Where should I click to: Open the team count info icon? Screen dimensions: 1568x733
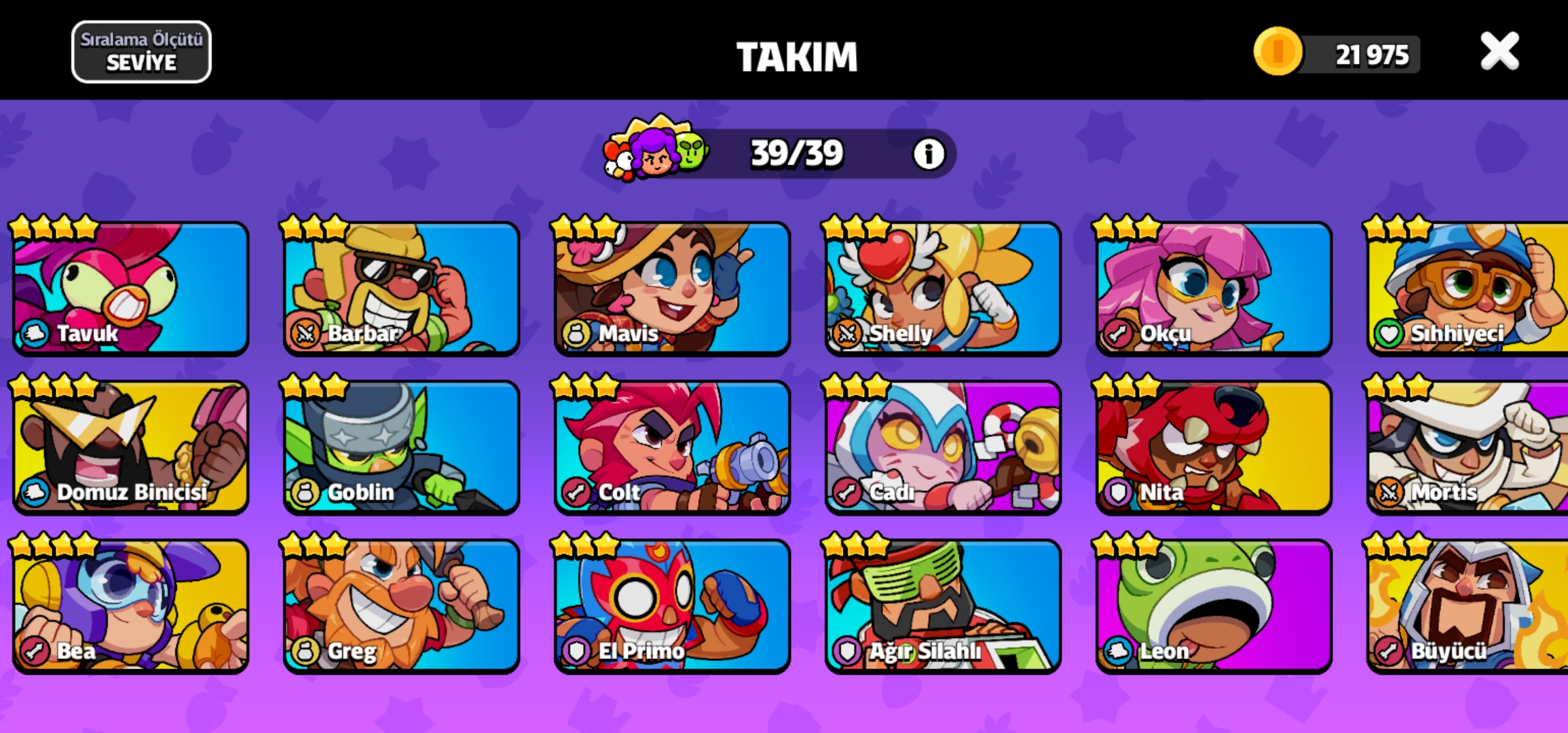(928, 154)
